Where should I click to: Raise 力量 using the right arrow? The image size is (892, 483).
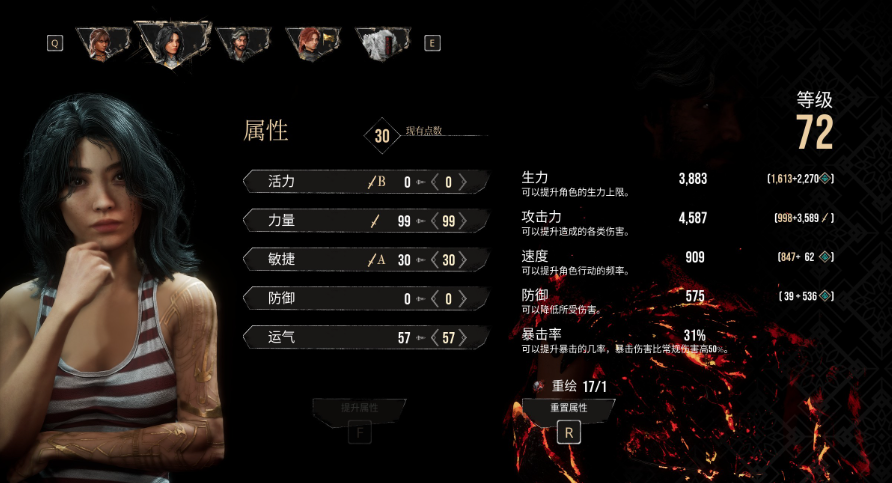[462, 221]
